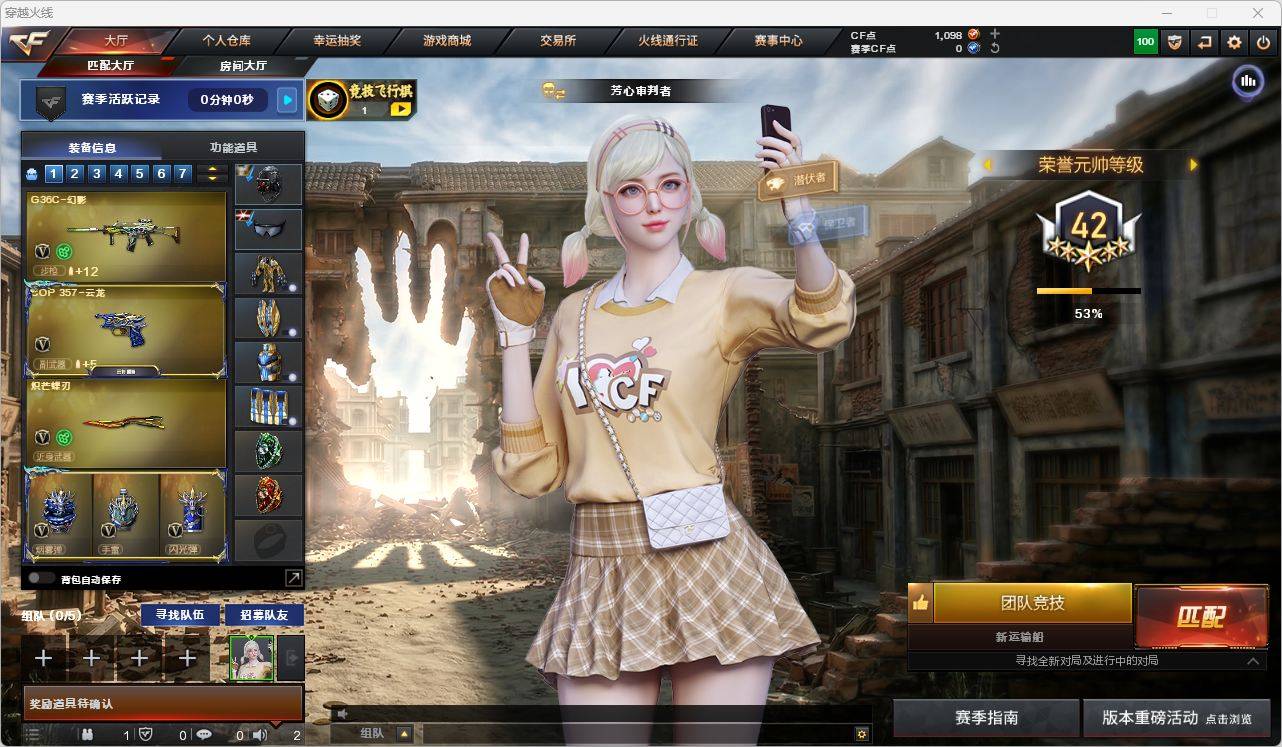Open the chat message bubble icon
The height and width of the screenshot is (747, 1282).
(x=205, y=734)
